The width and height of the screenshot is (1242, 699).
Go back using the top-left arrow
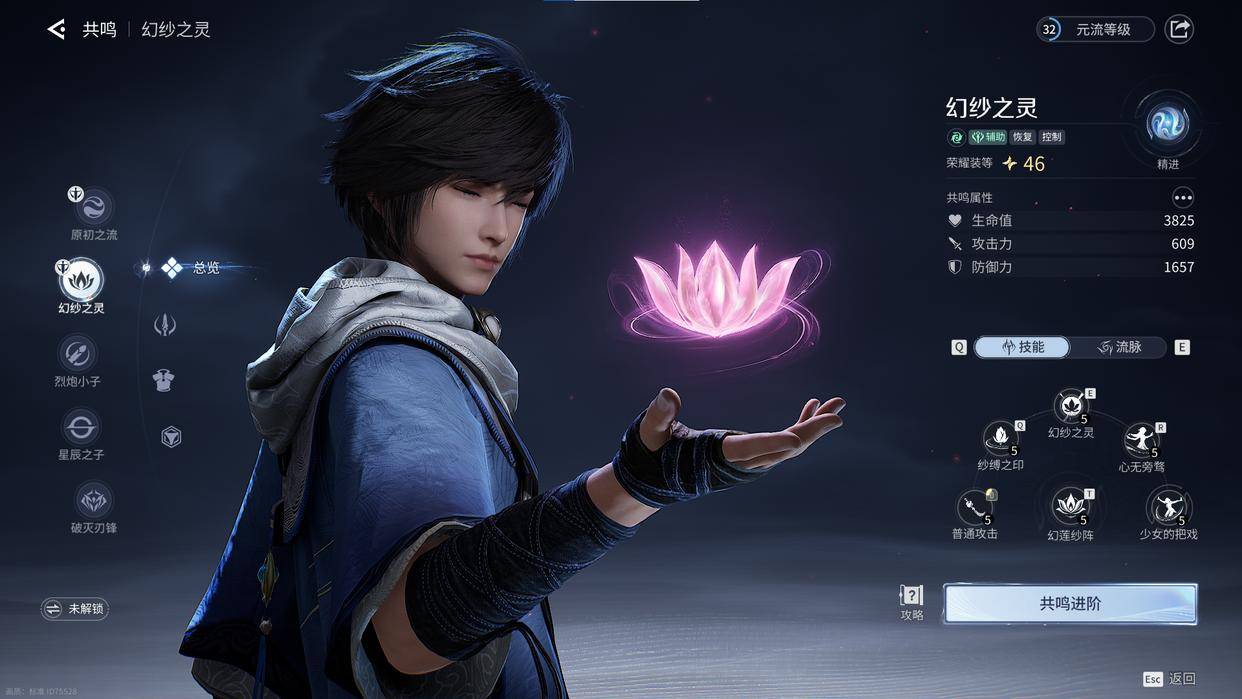coord(56,30)
